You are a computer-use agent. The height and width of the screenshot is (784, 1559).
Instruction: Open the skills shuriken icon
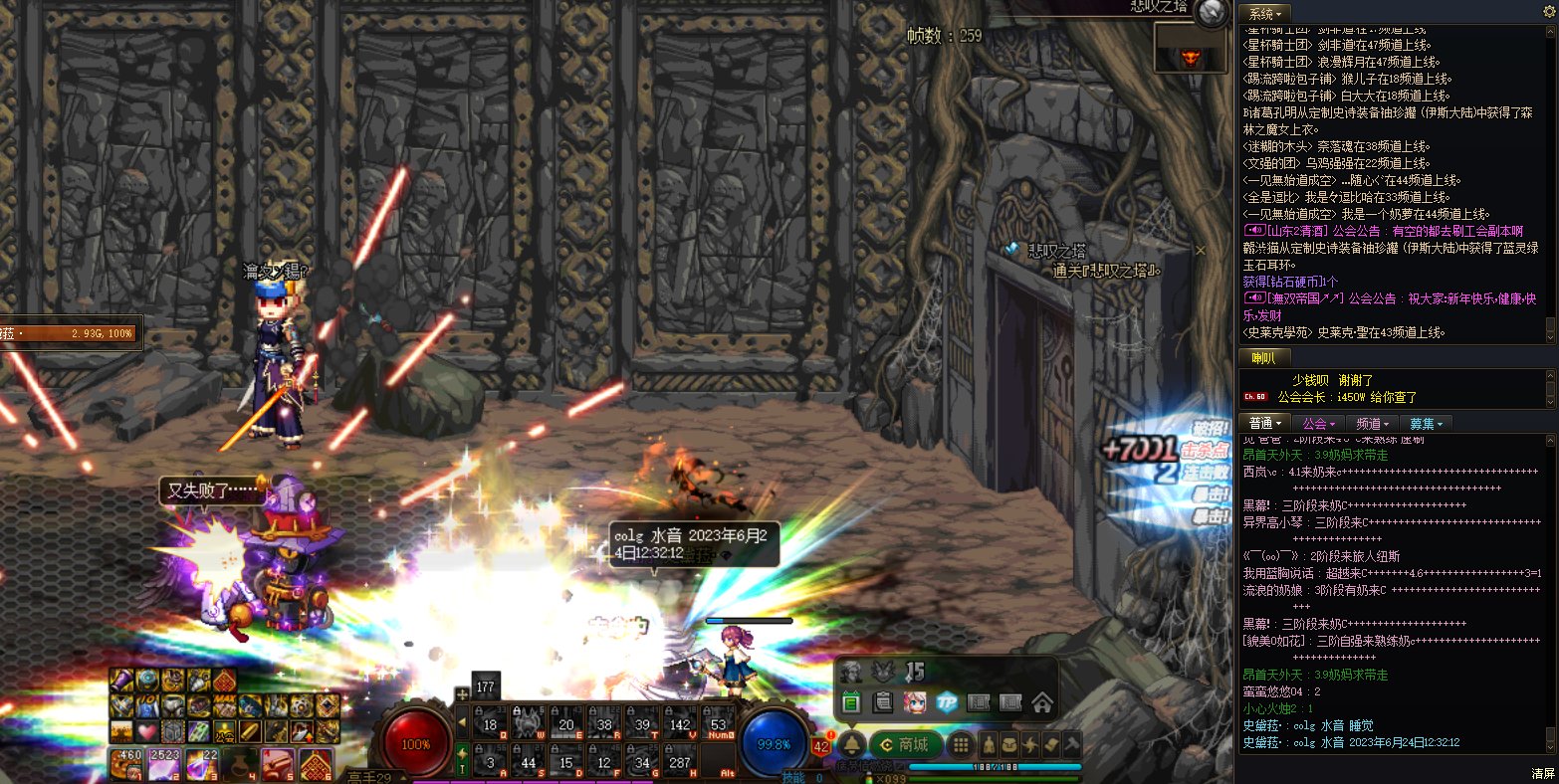(x=1031, y=744)
